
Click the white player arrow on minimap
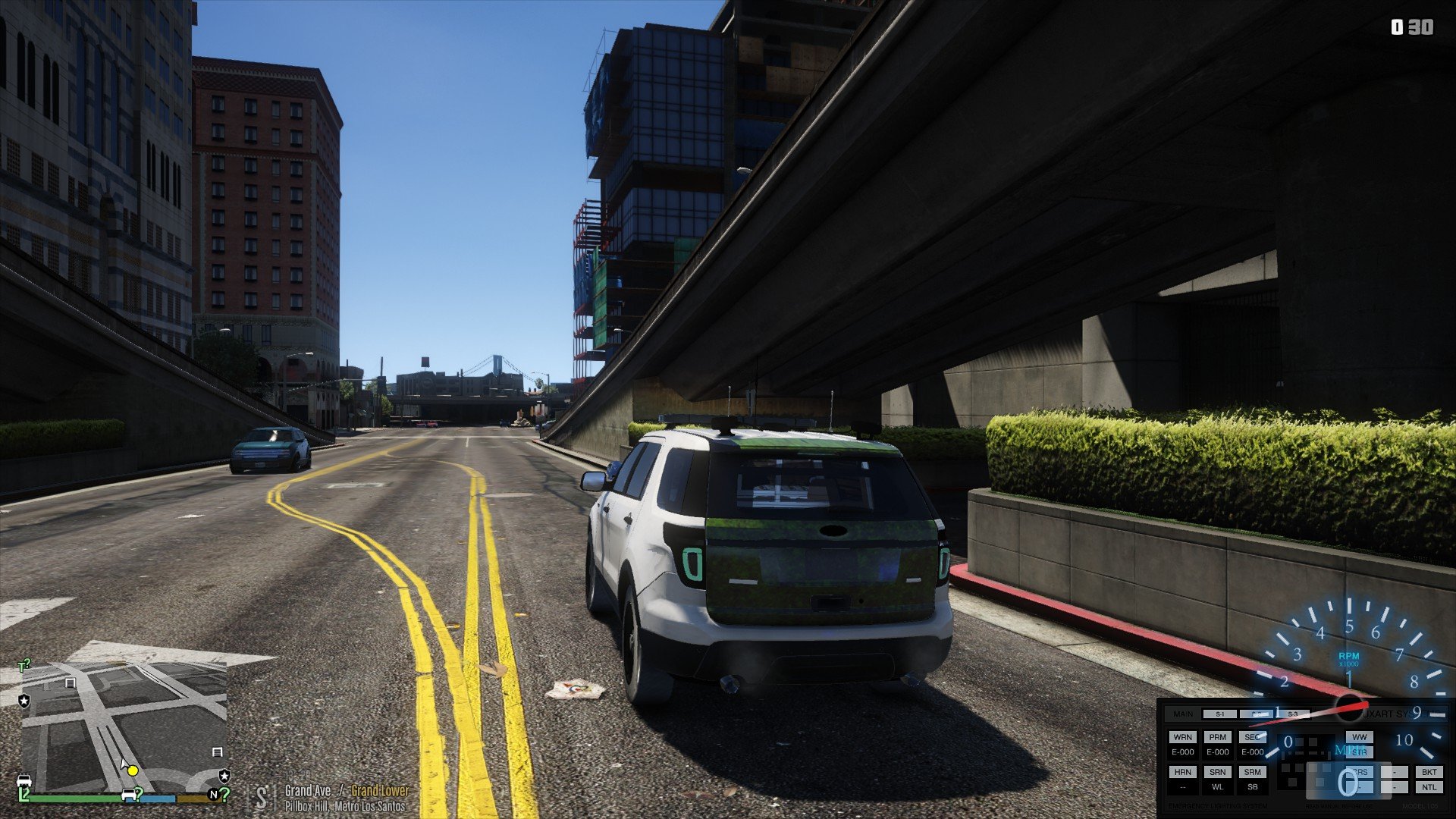[x=124, y=764]
